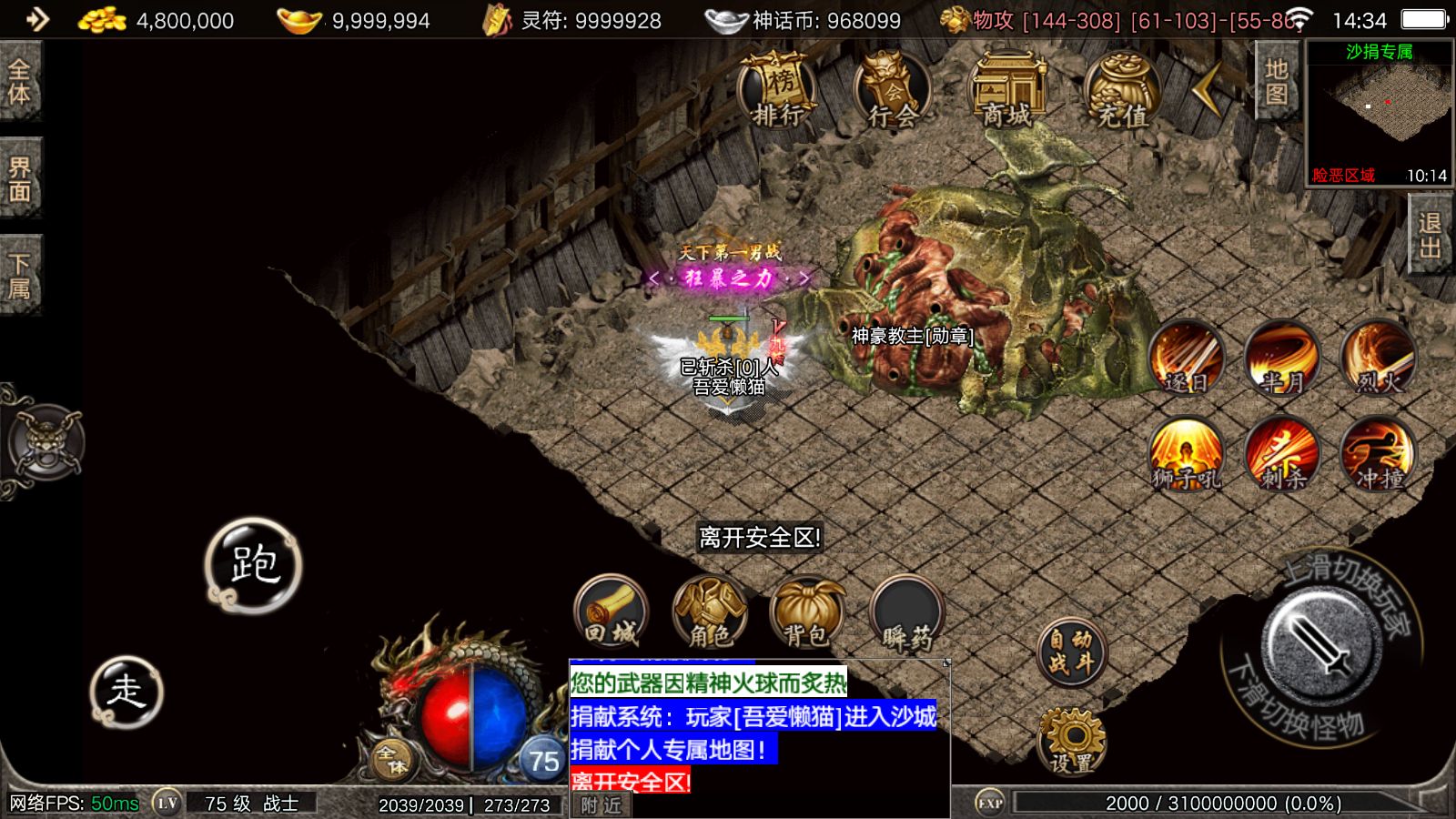1456x819 pixels.
Task: Open the 商城 shop
Action: (1006, 89)
